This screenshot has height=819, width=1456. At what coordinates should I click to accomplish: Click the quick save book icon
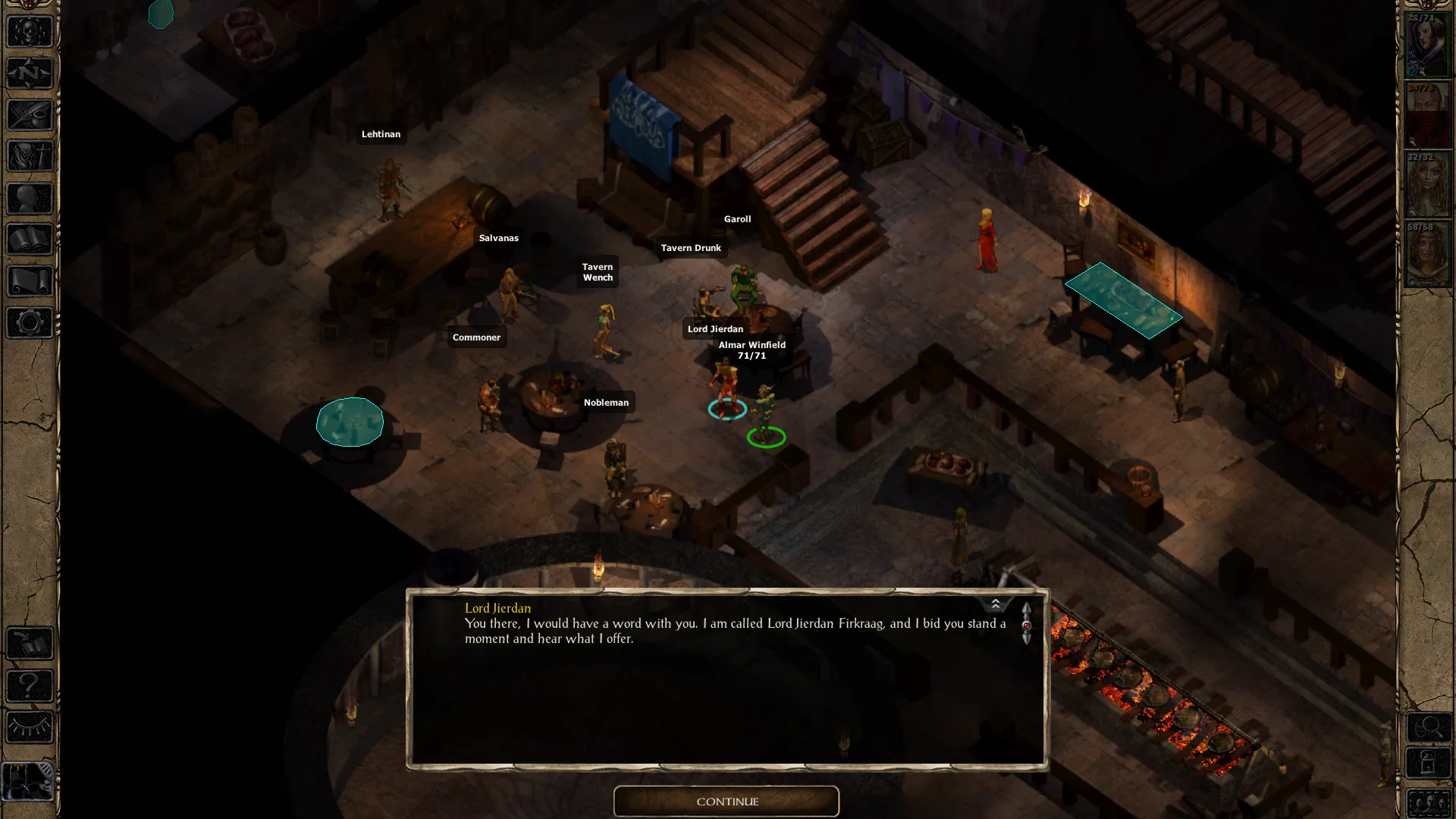point(30,645)
